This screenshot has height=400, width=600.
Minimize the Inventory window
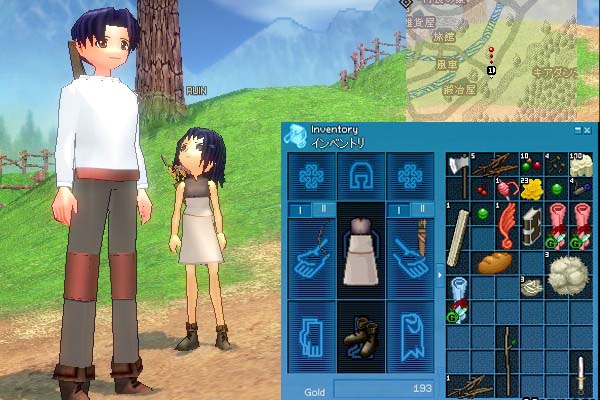(576, 130)
